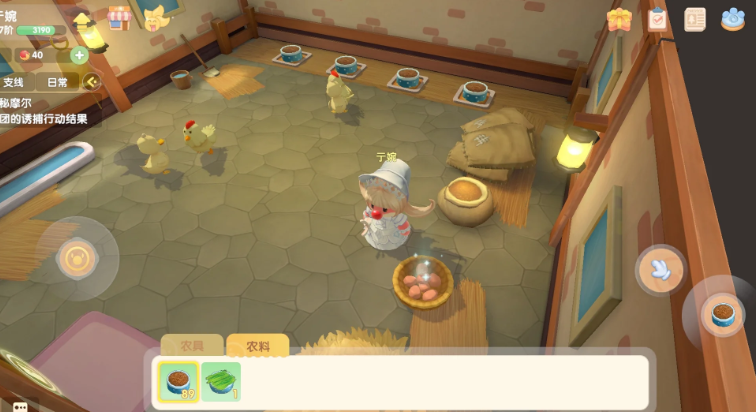The image size is (756, 412).
Task: Open the newspaper icon
Action: [695, 19]
